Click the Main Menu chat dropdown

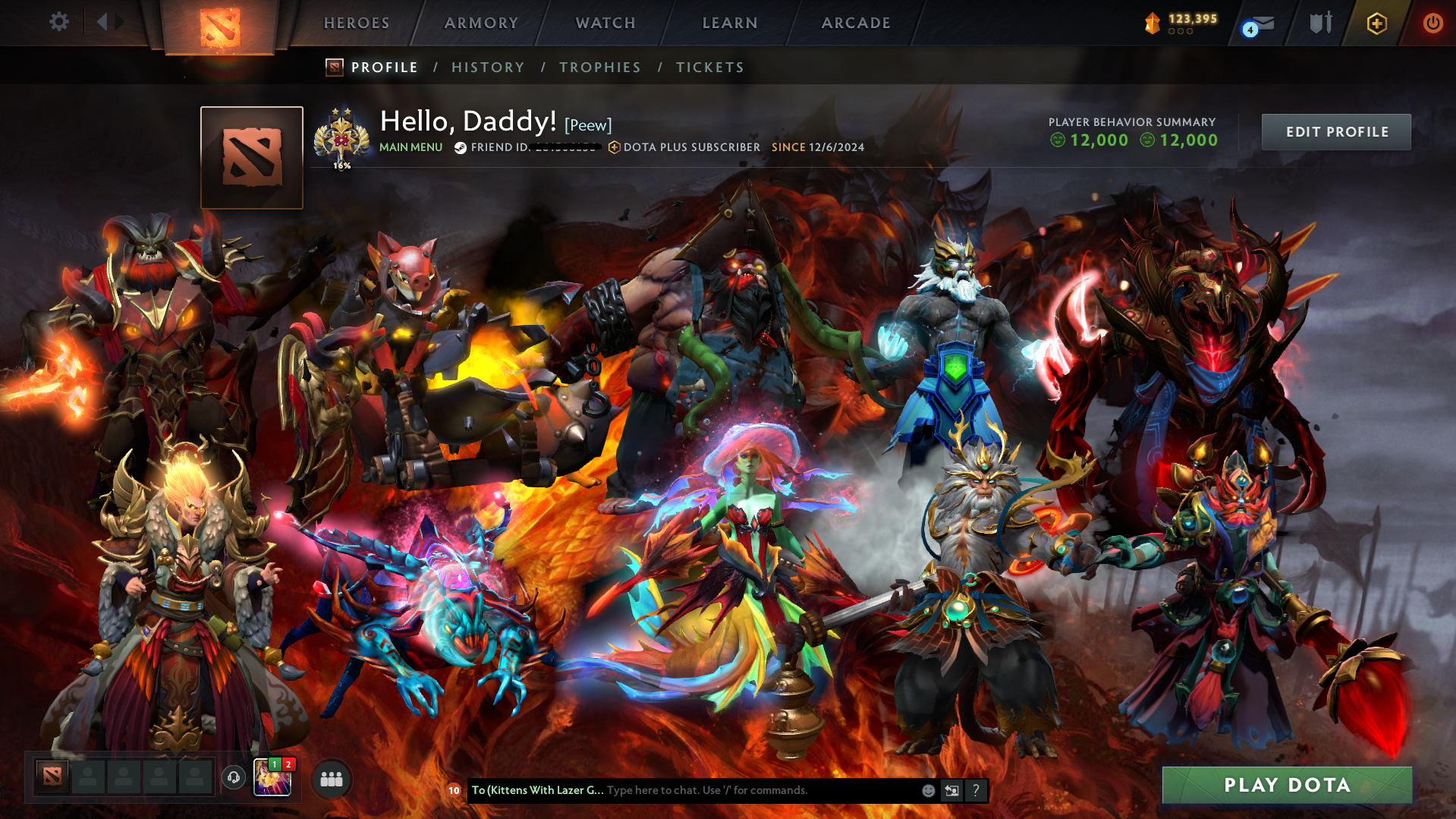410,147
